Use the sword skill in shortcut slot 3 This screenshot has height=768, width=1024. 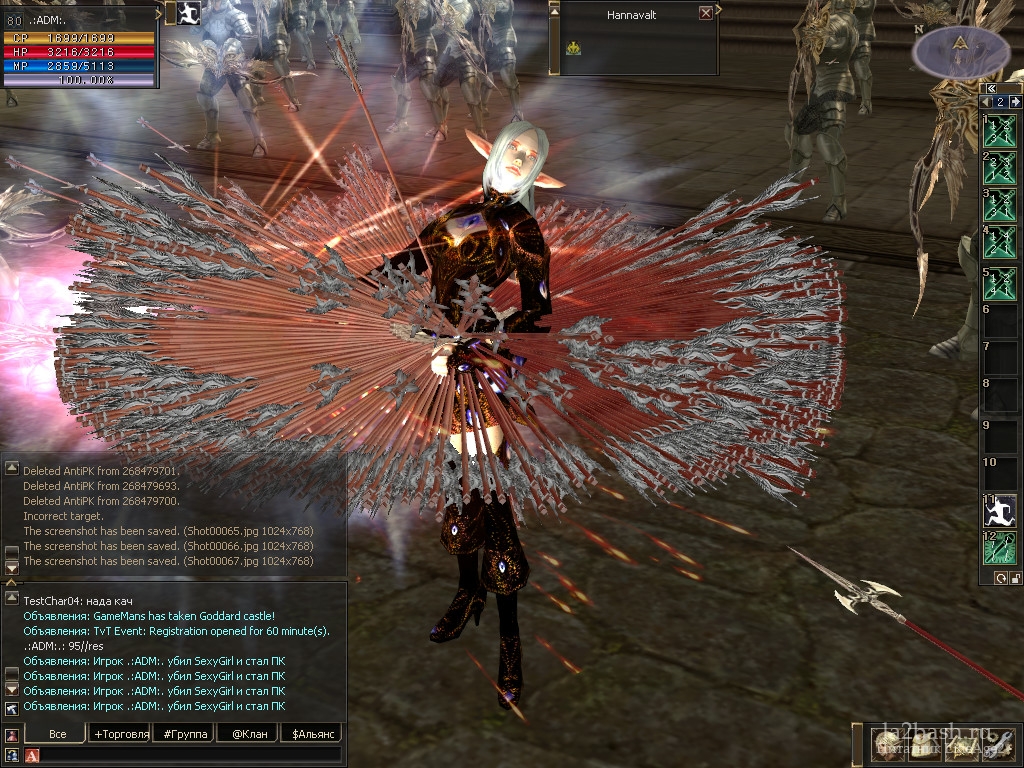(1000, 205)
